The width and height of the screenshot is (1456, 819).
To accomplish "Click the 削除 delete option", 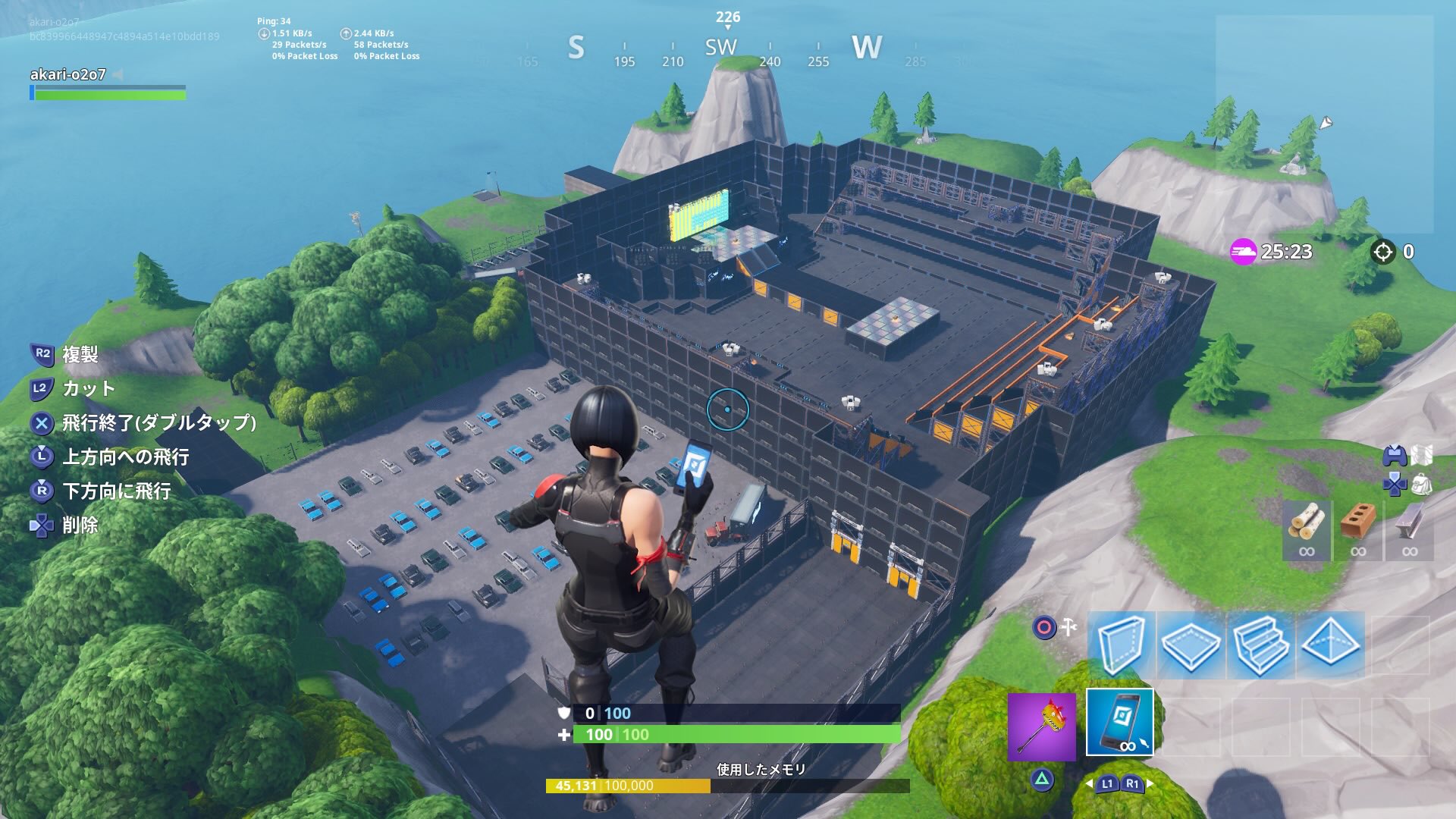I will click(x=80, y=525).
